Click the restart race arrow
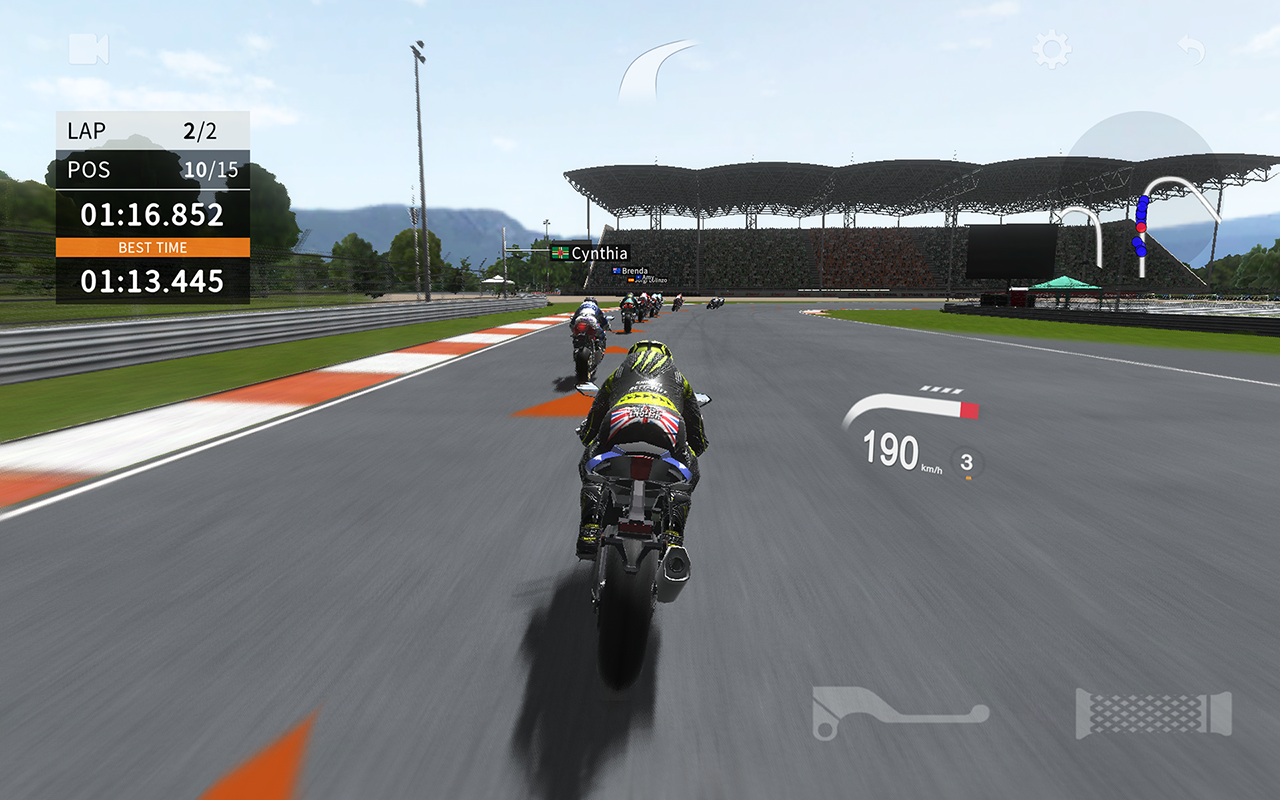1280x800 pixels. [1190, 48]
